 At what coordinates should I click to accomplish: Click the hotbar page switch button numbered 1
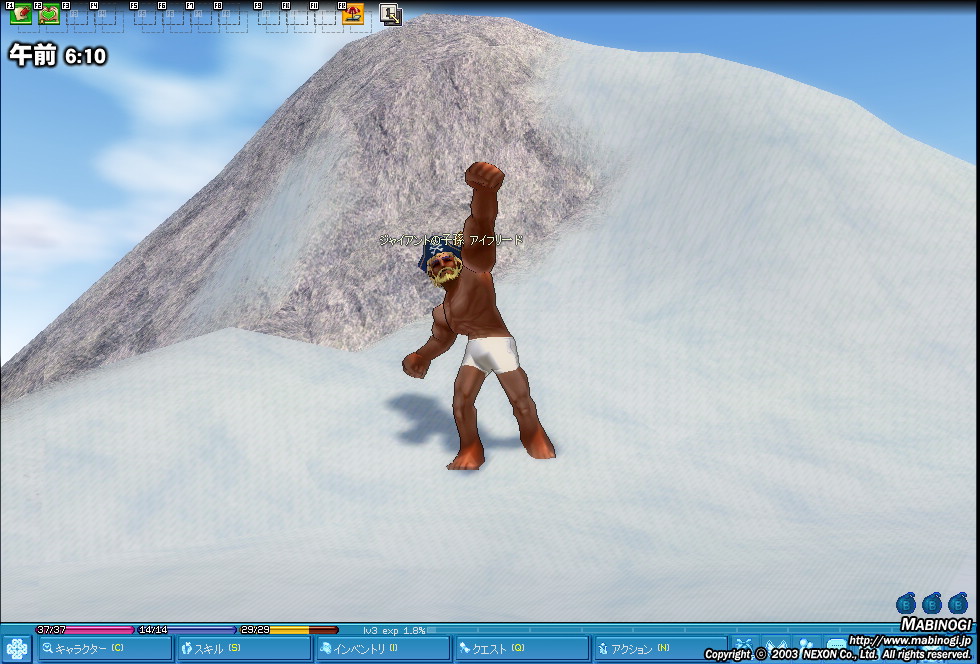[x=391, y=15]
